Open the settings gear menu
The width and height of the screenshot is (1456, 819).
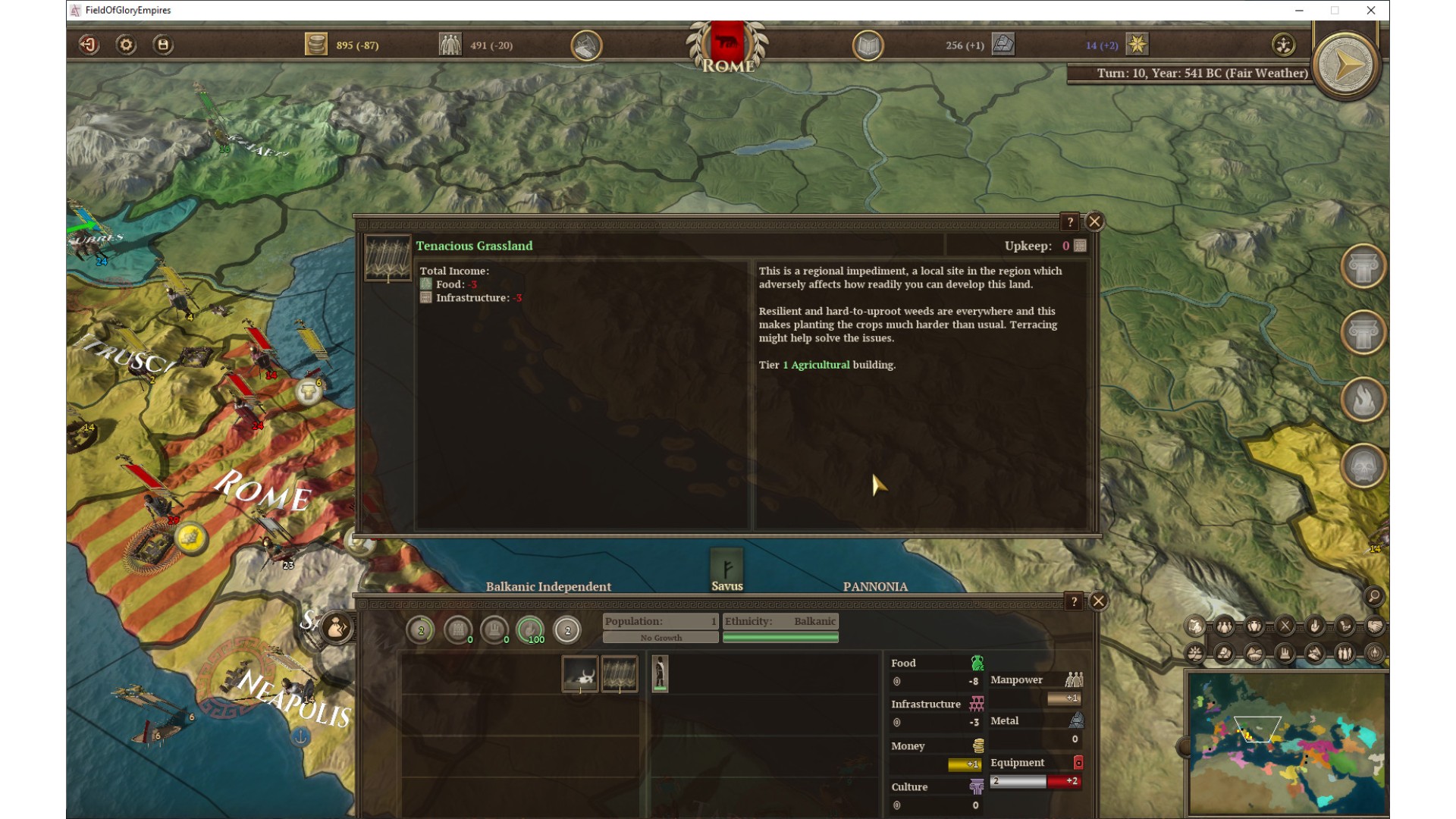pos(126,45)
